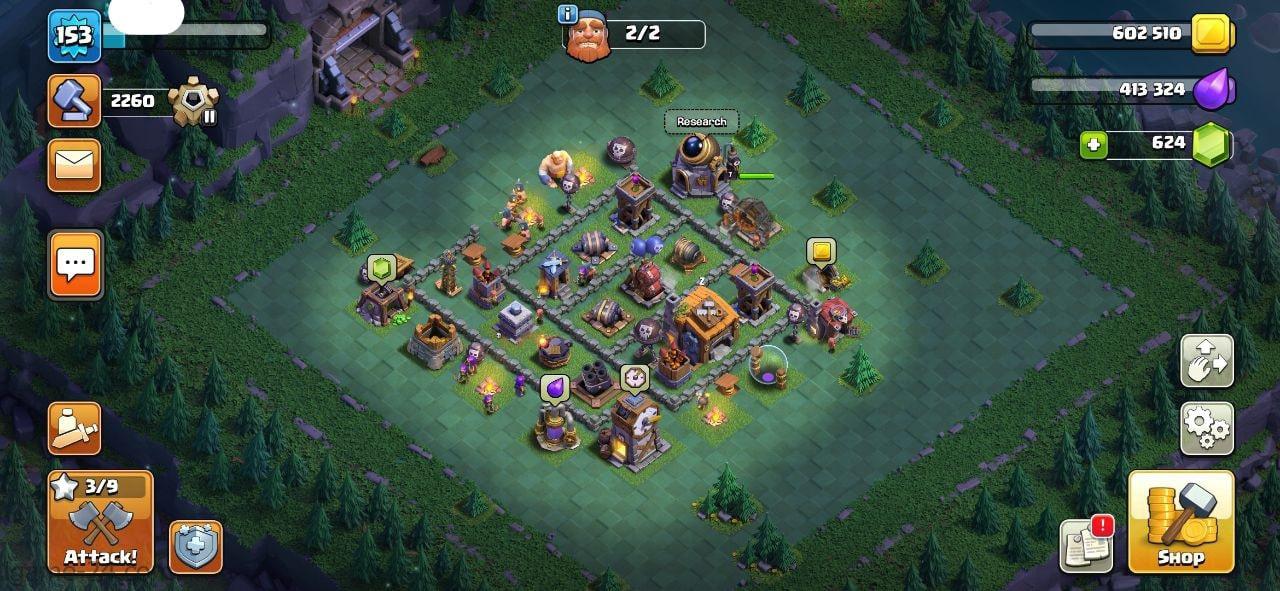Click the sword icon button above Attack

pos(75,428)
